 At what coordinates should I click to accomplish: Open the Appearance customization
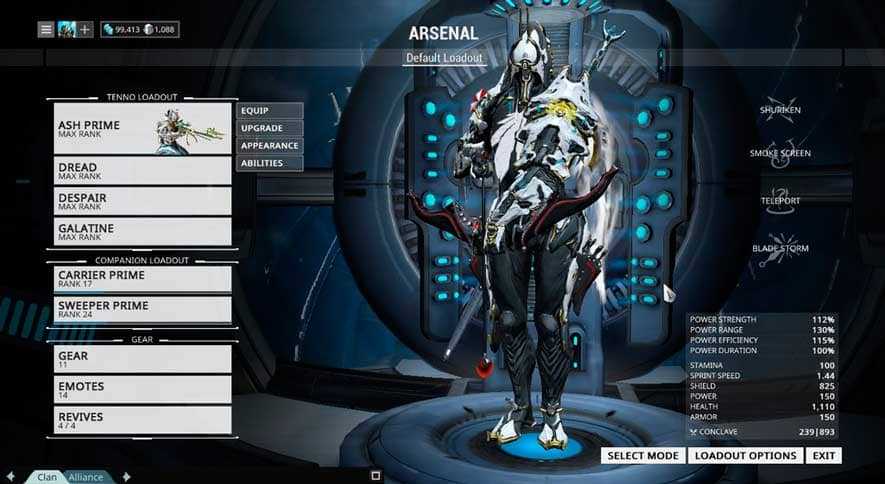click(x=269, y=146)
